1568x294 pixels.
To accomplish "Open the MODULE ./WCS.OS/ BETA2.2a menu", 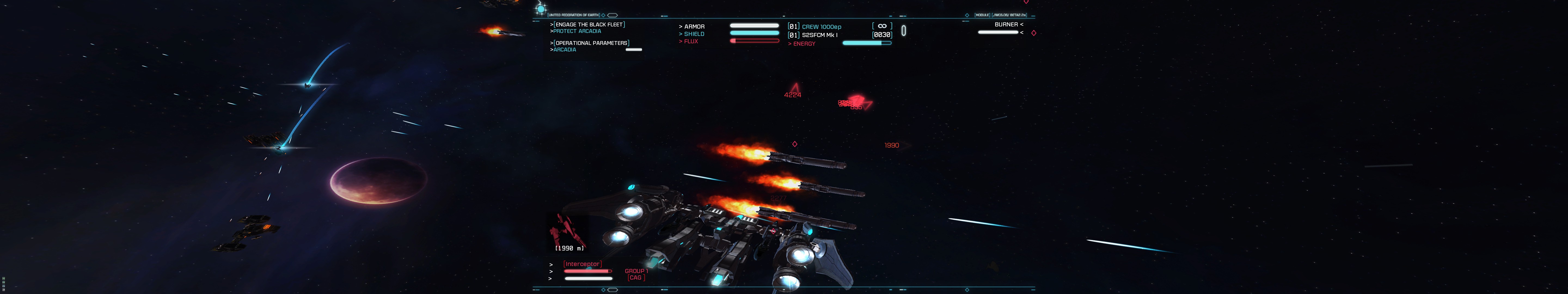I will (1001, 15).
